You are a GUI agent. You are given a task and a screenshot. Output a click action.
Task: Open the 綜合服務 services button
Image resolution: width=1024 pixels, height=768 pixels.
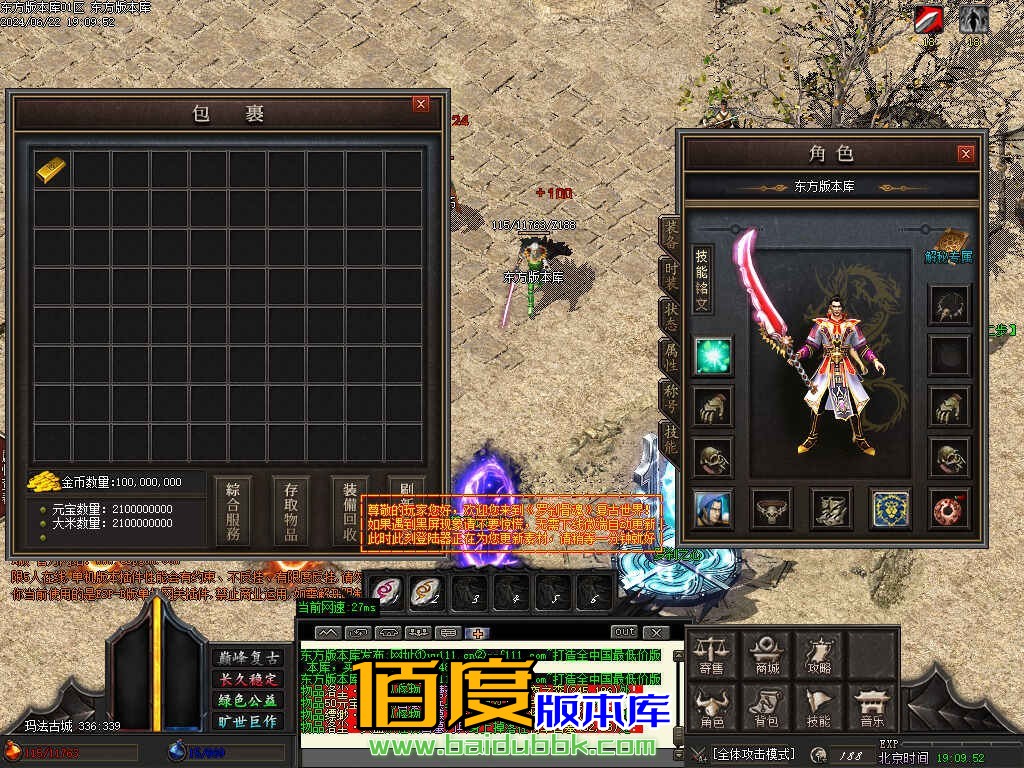[x=233, y=510]
